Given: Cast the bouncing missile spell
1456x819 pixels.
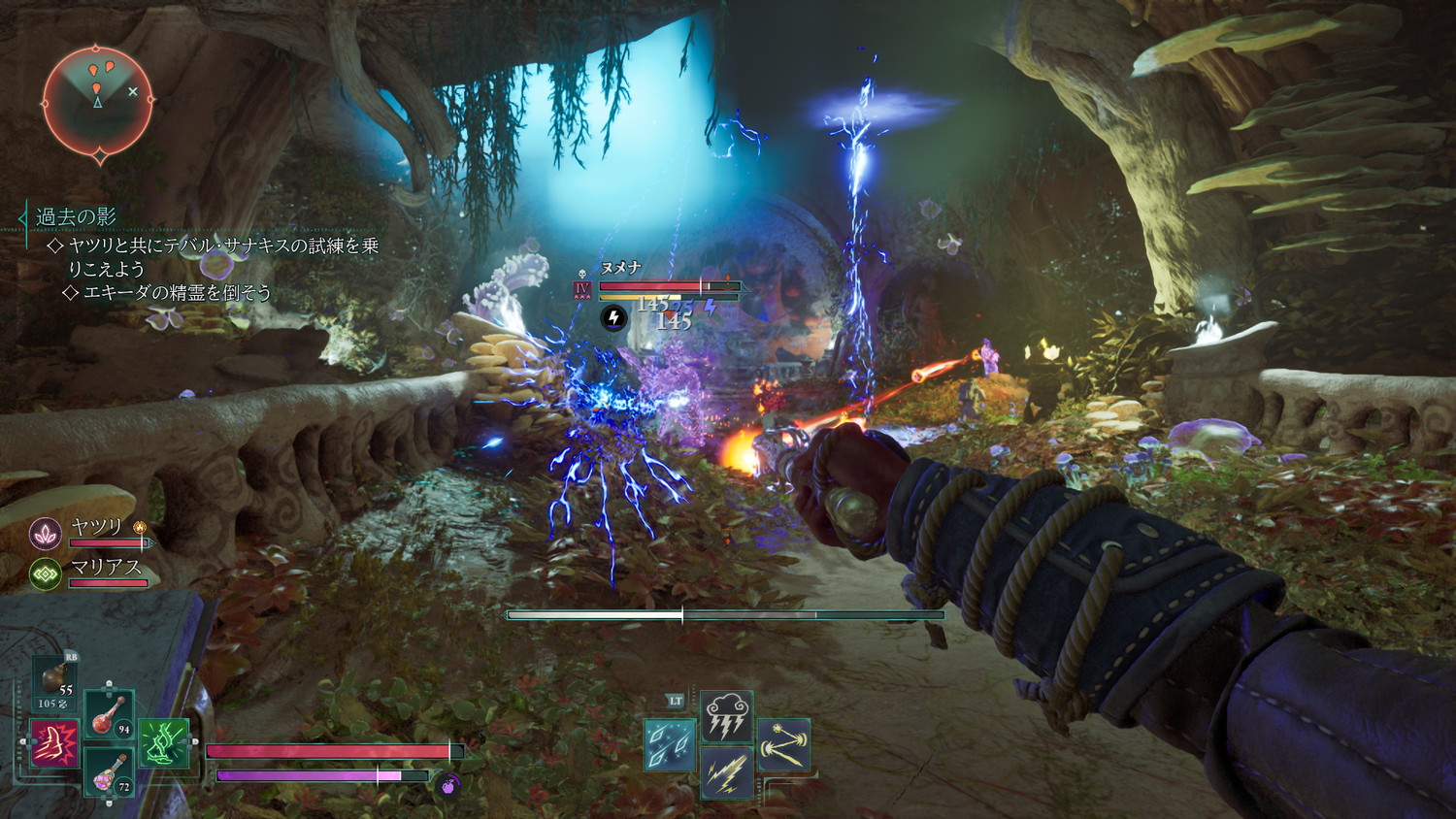Looking at the screenshot, I should click(783, 745).
